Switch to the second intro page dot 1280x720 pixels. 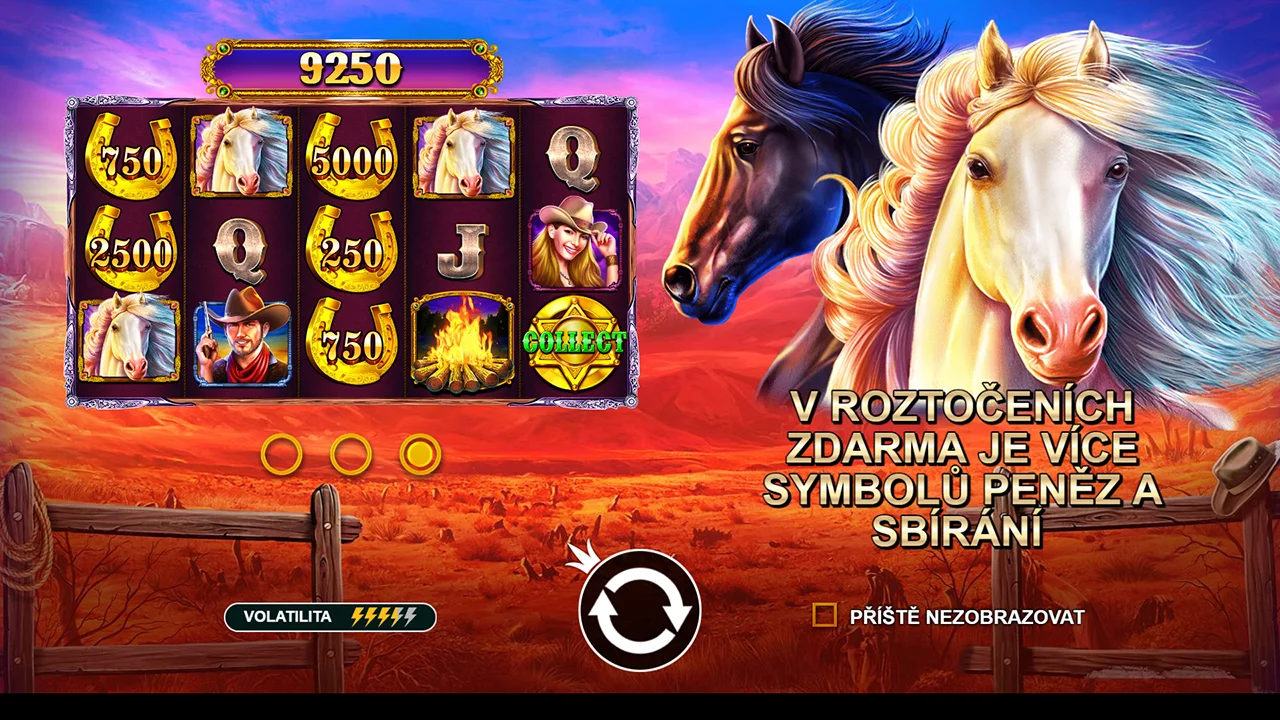click(352, 454)
